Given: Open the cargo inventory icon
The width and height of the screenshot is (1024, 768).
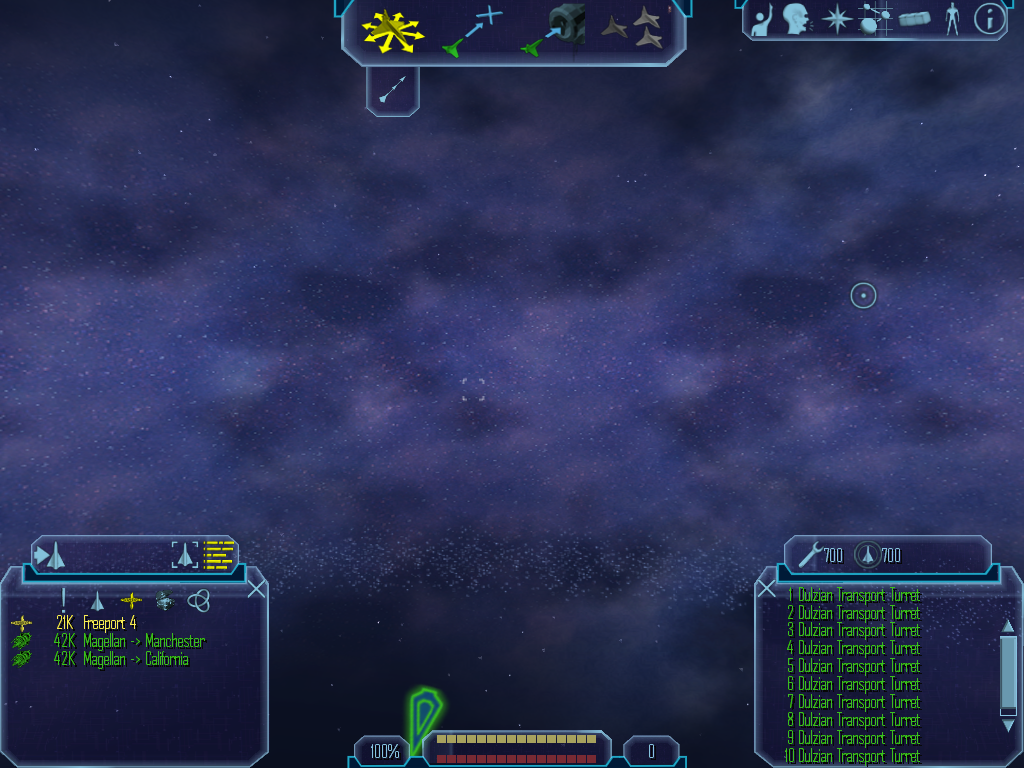Looking at the screenshot, I should [x=915, y=19].
